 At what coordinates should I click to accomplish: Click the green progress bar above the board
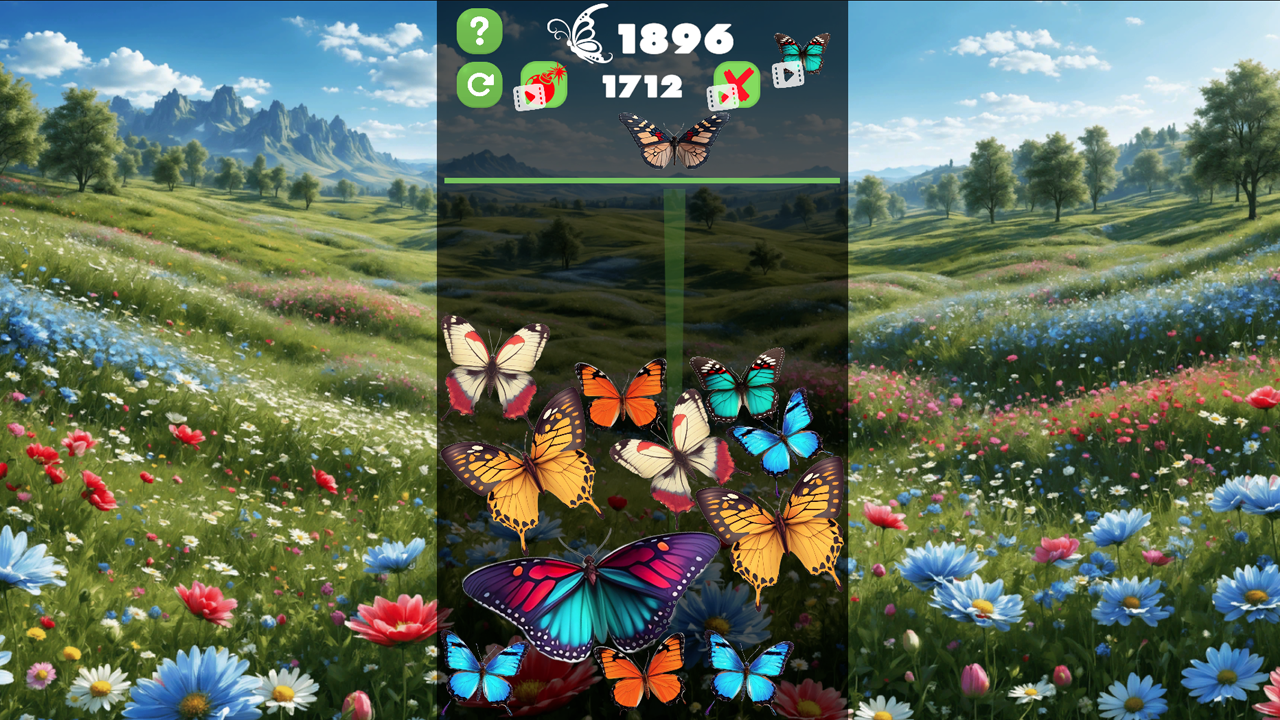tap(643, 178)
